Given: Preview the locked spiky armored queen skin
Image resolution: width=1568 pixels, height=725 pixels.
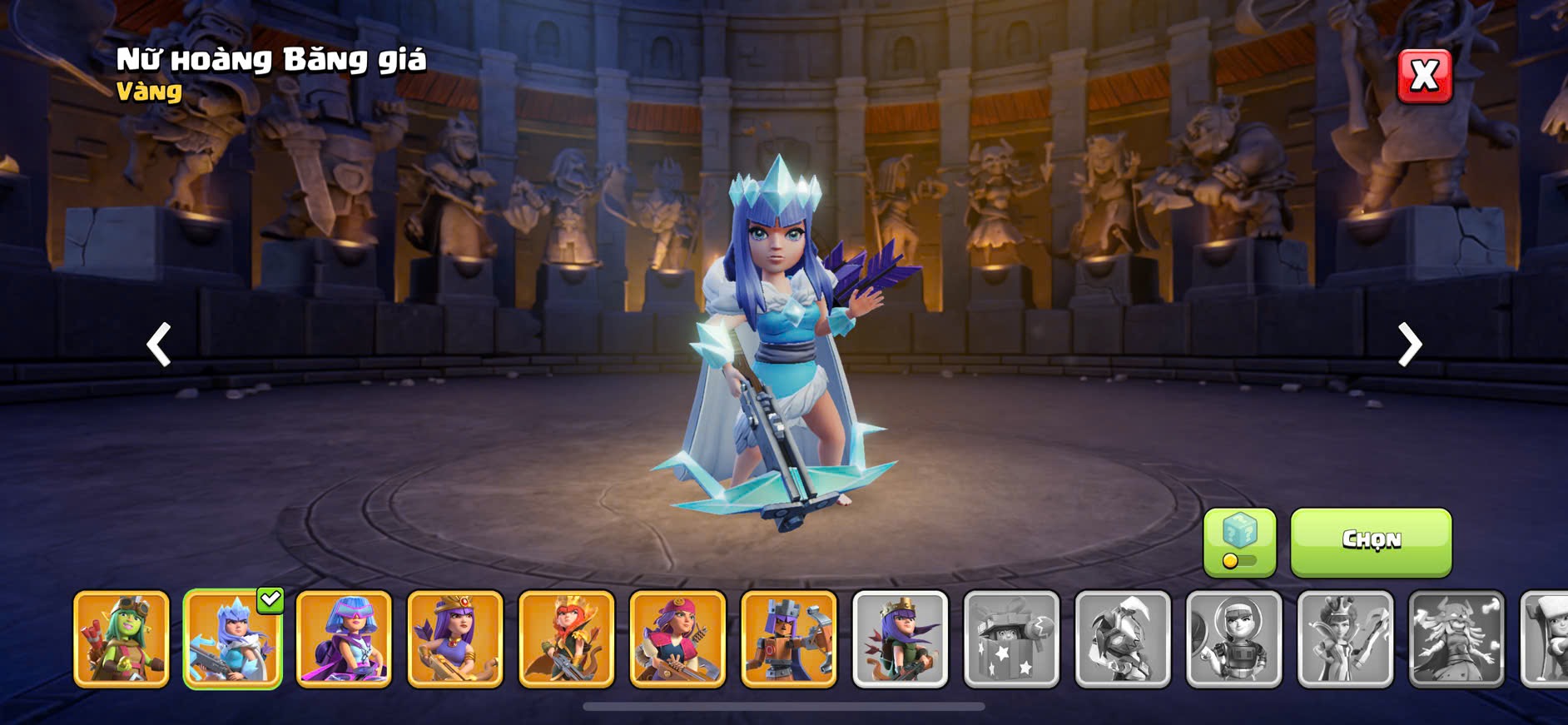Looking at the screenshot, I should (x=1123, y=639).
